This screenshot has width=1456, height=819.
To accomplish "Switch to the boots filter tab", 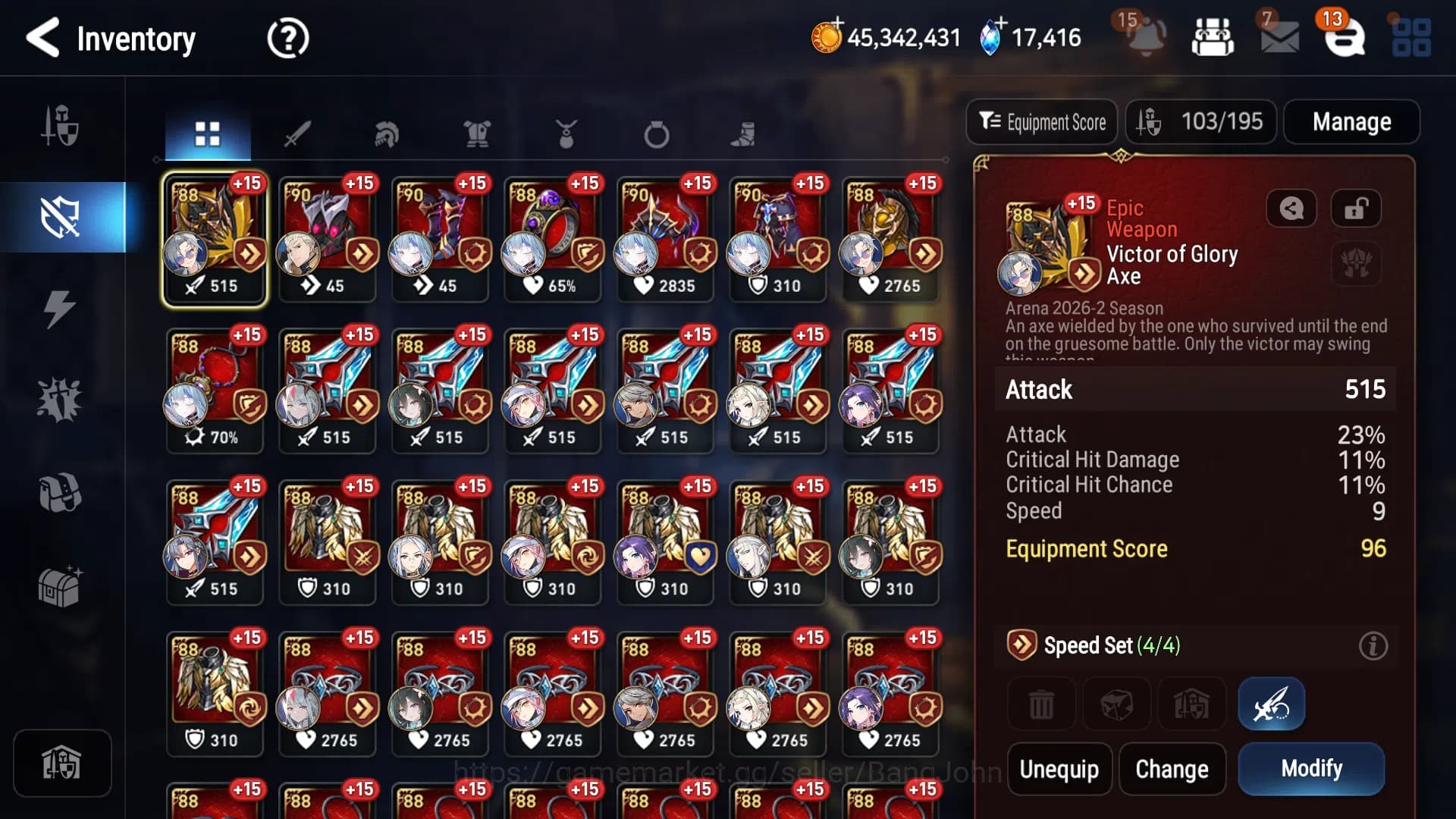I will (745, 133).
